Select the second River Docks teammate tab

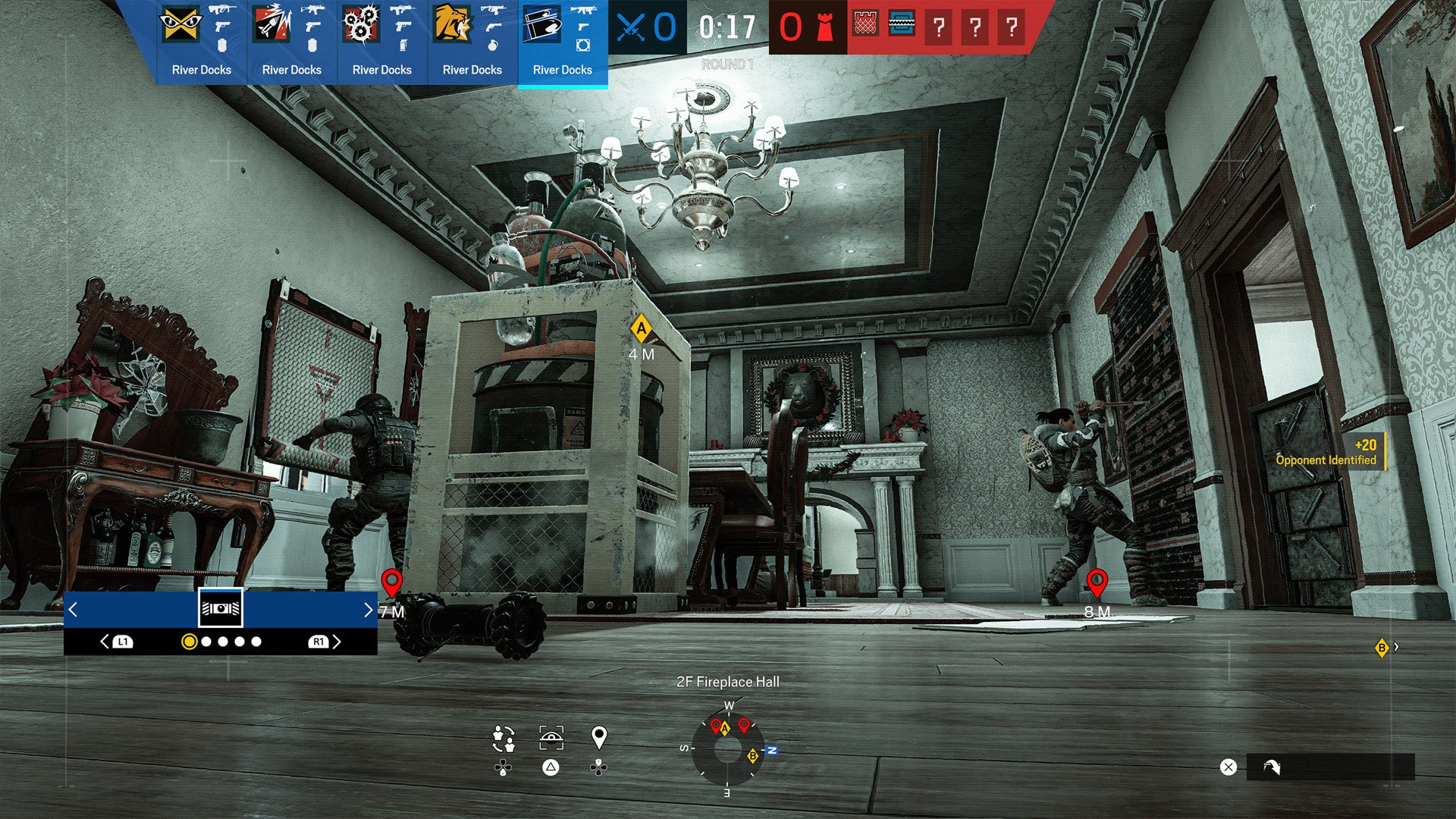291,42
